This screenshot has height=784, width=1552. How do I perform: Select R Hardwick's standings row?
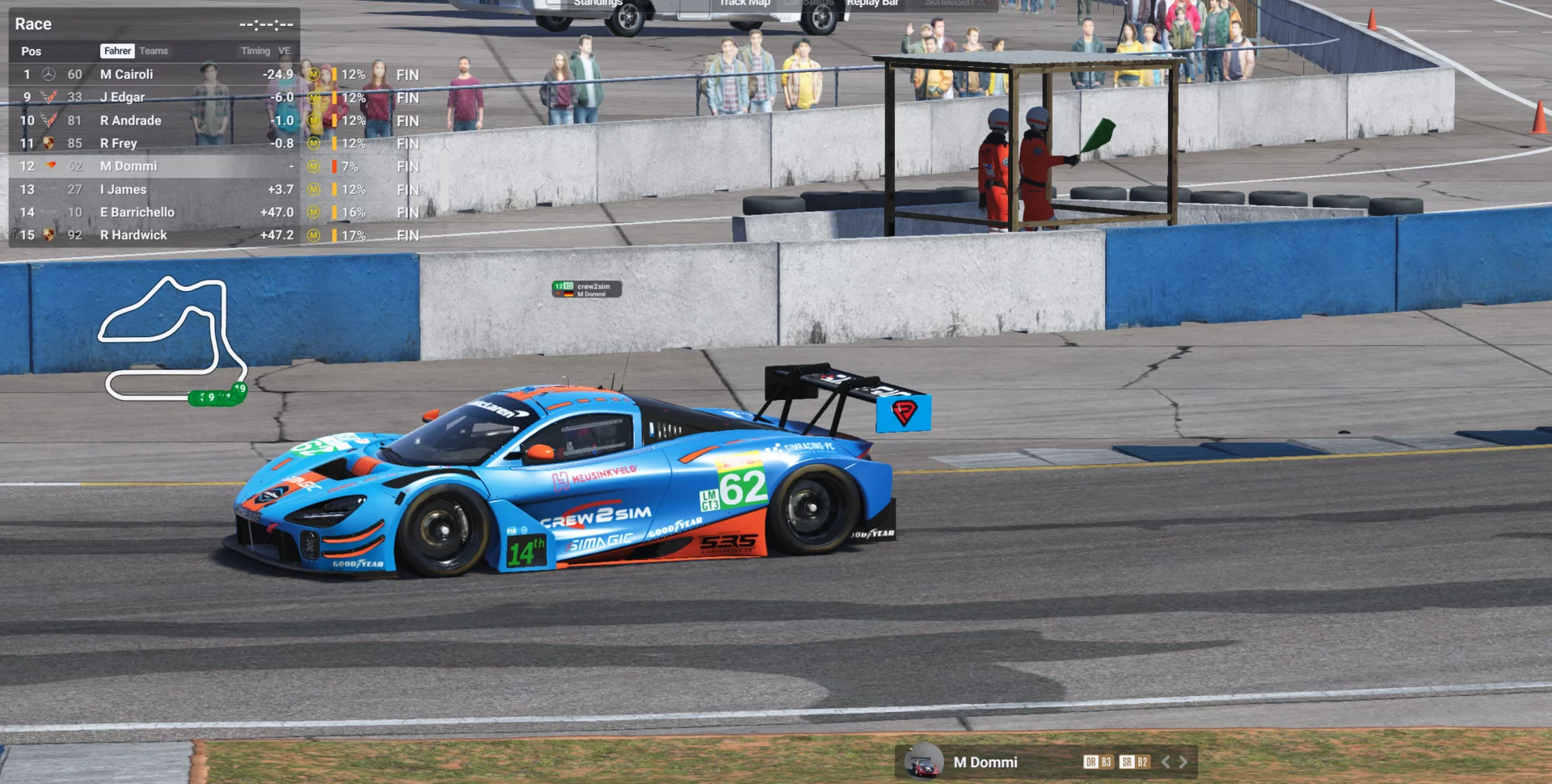(133, 235)
